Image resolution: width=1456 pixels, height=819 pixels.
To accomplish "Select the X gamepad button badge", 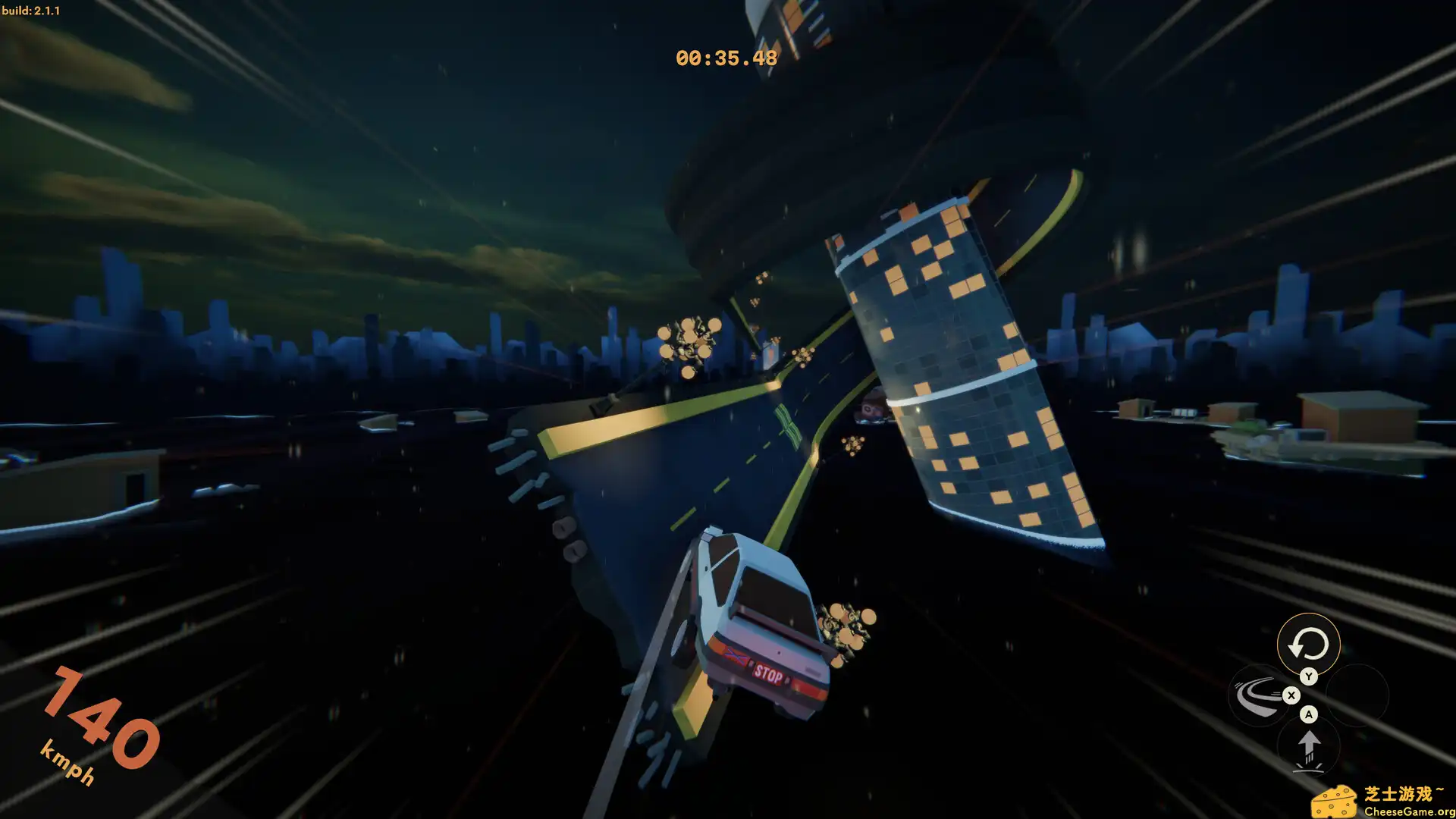I will (x=1292, y=695).
